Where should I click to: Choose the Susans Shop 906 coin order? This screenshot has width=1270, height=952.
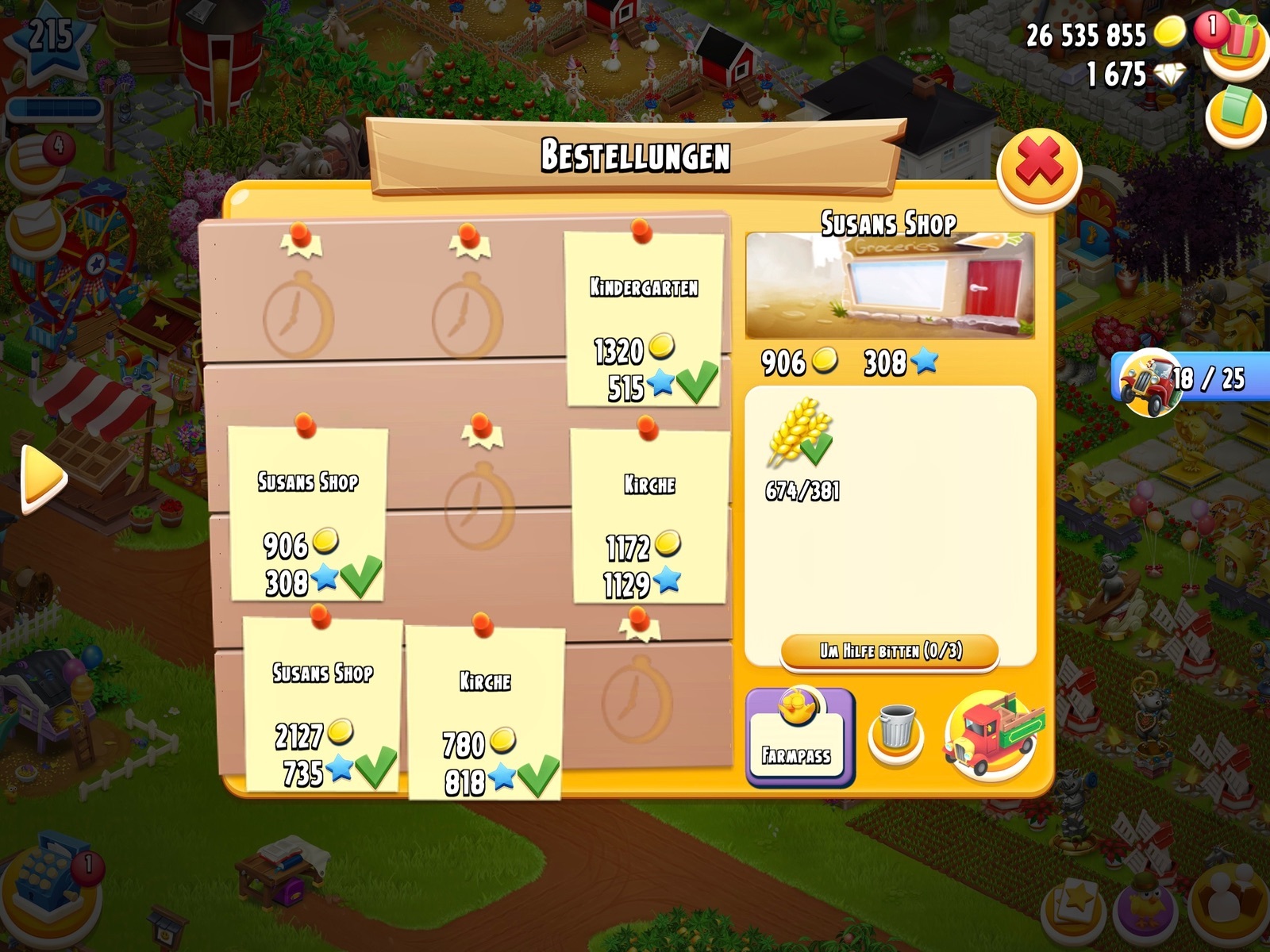pyautogui.click(x=308, y=513)
